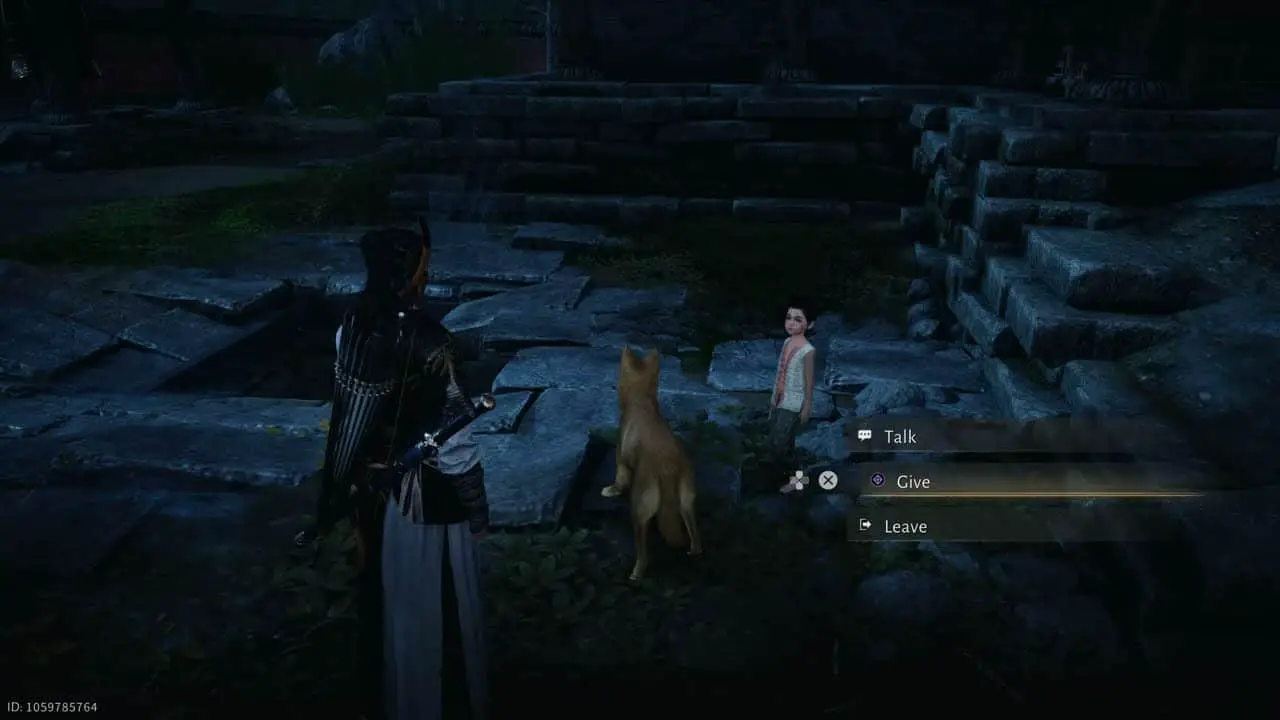Select the Give option
1280x720 pixels.
[913, 482]
